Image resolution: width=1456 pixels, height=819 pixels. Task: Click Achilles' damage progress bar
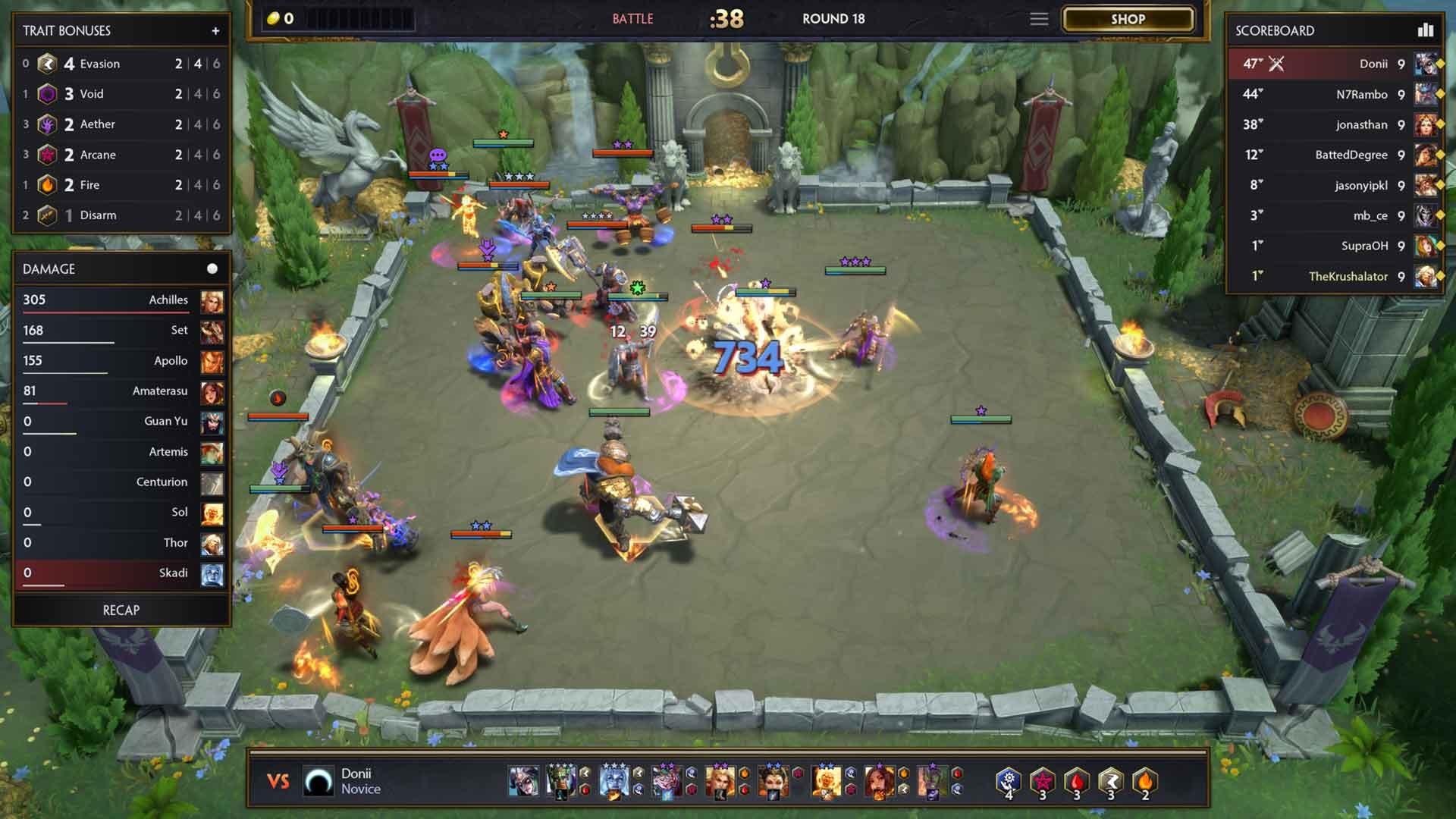pos(105,312)
